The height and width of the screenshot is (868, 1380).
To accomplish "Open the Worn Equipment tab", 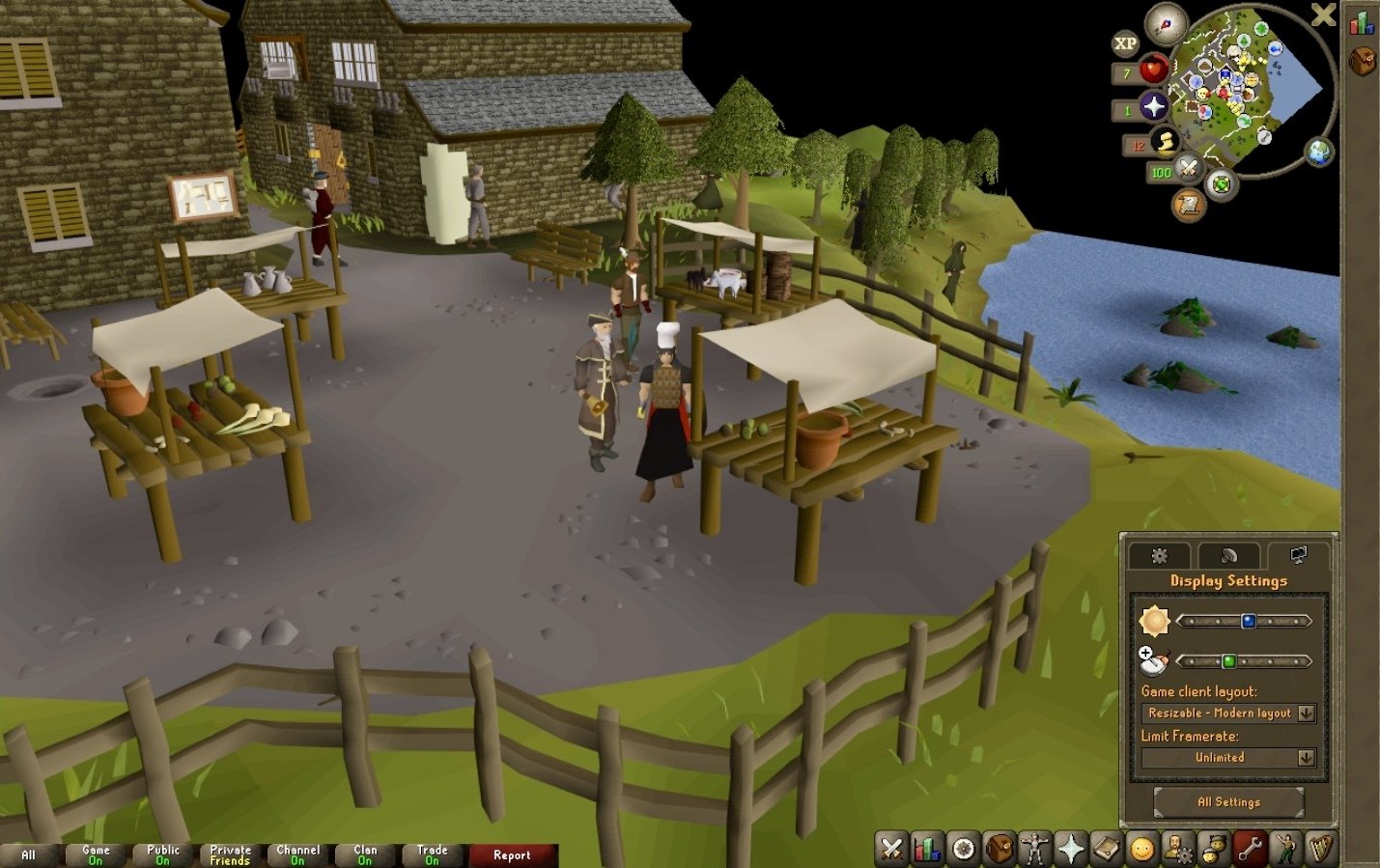I will point(1034,849).
